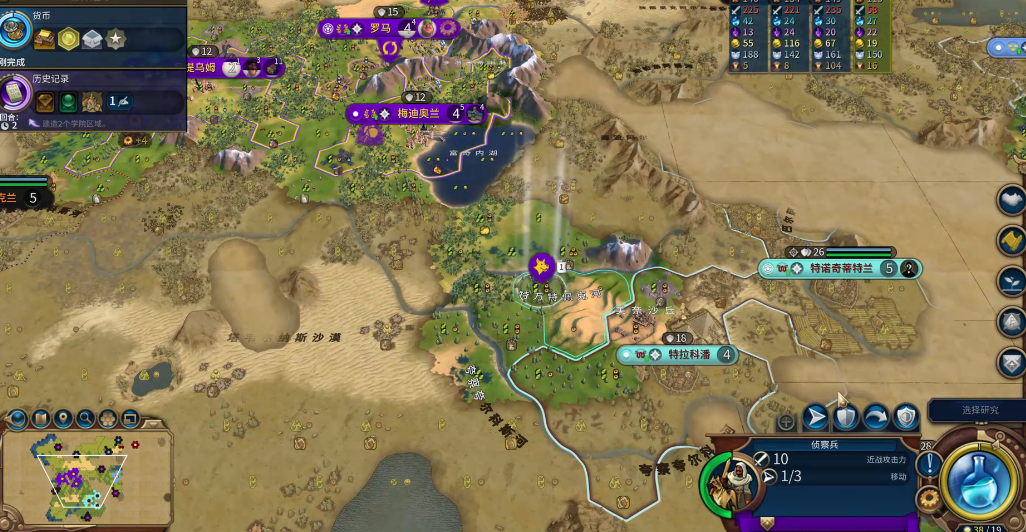Open the map search magnifier tool
The height and width of the screenshot is (532, 1026).
pyautogui.click(x=86, y=418)
